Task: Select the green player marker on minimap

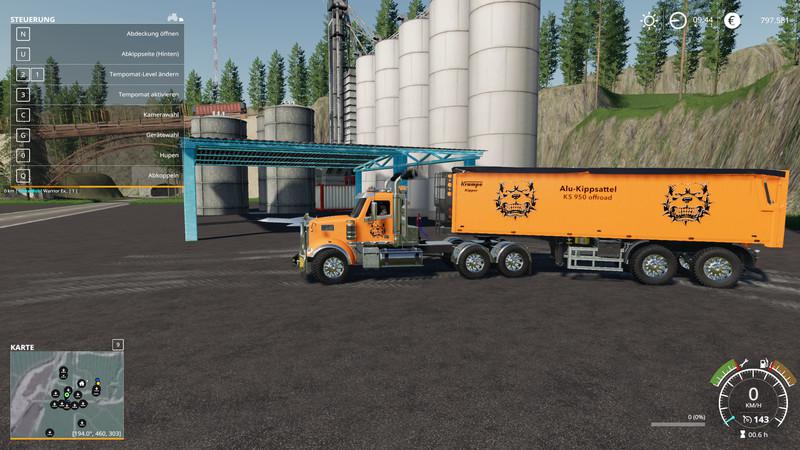Action: click(67, 395)
